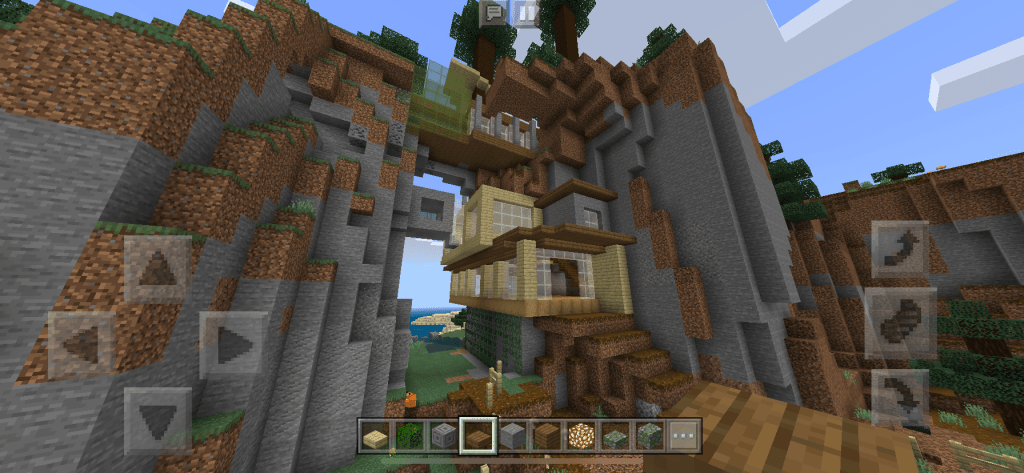Screen dimensions: 1024x473
Task: Tap the move forward arrow
Action: tap(157, 269)
